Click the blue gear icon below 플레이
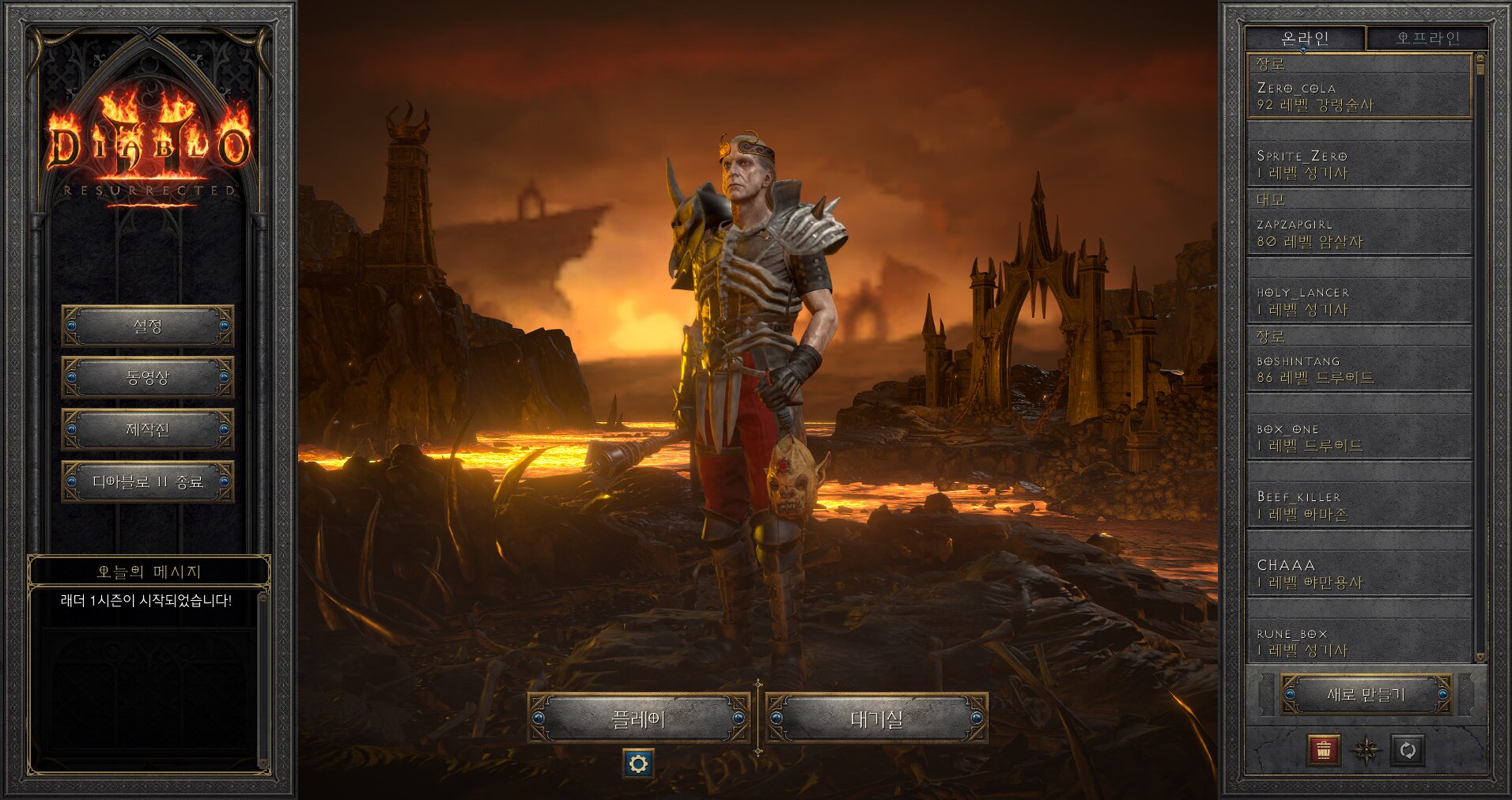1512x800 pixels. [638, 764]
